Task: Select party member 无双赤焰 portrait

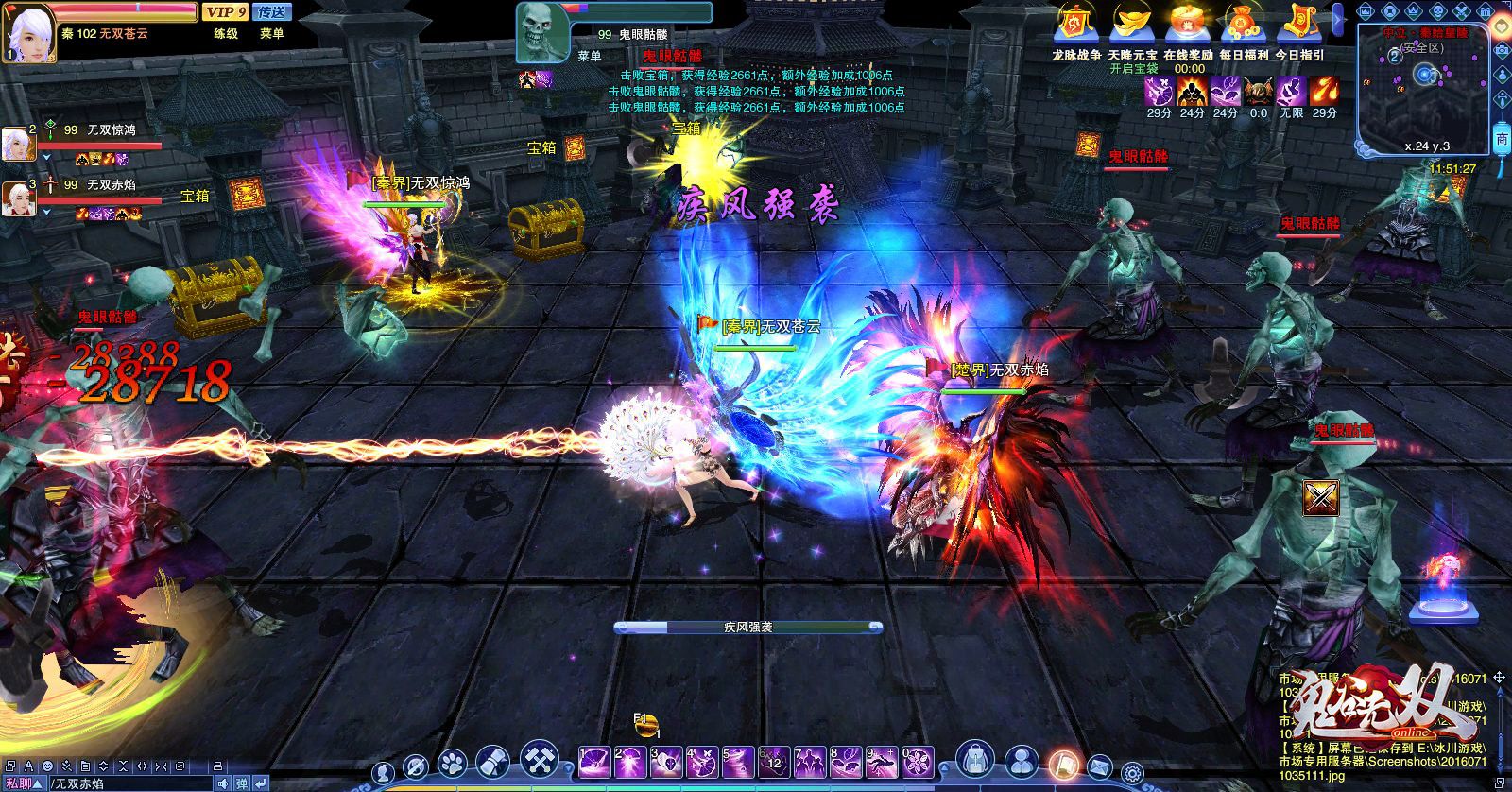Action: coord(19,198)
